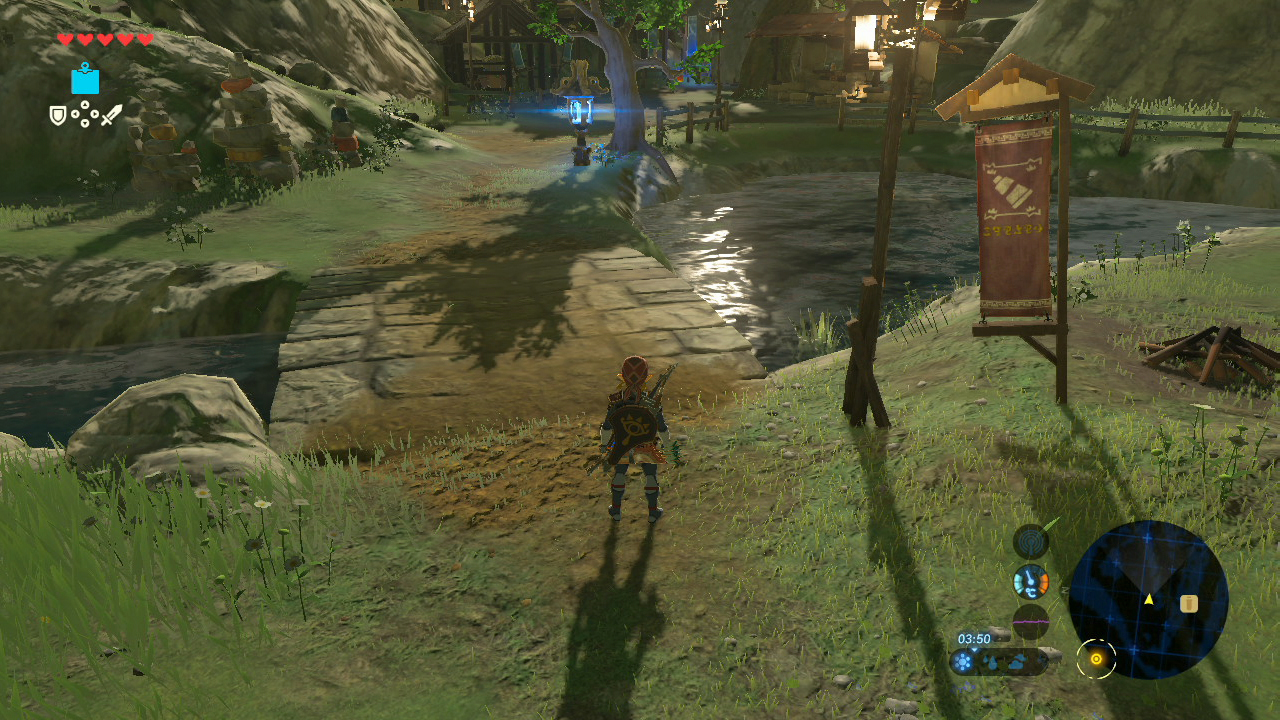
Task: Click the shield equipment icon
Action: coord(59,116)
